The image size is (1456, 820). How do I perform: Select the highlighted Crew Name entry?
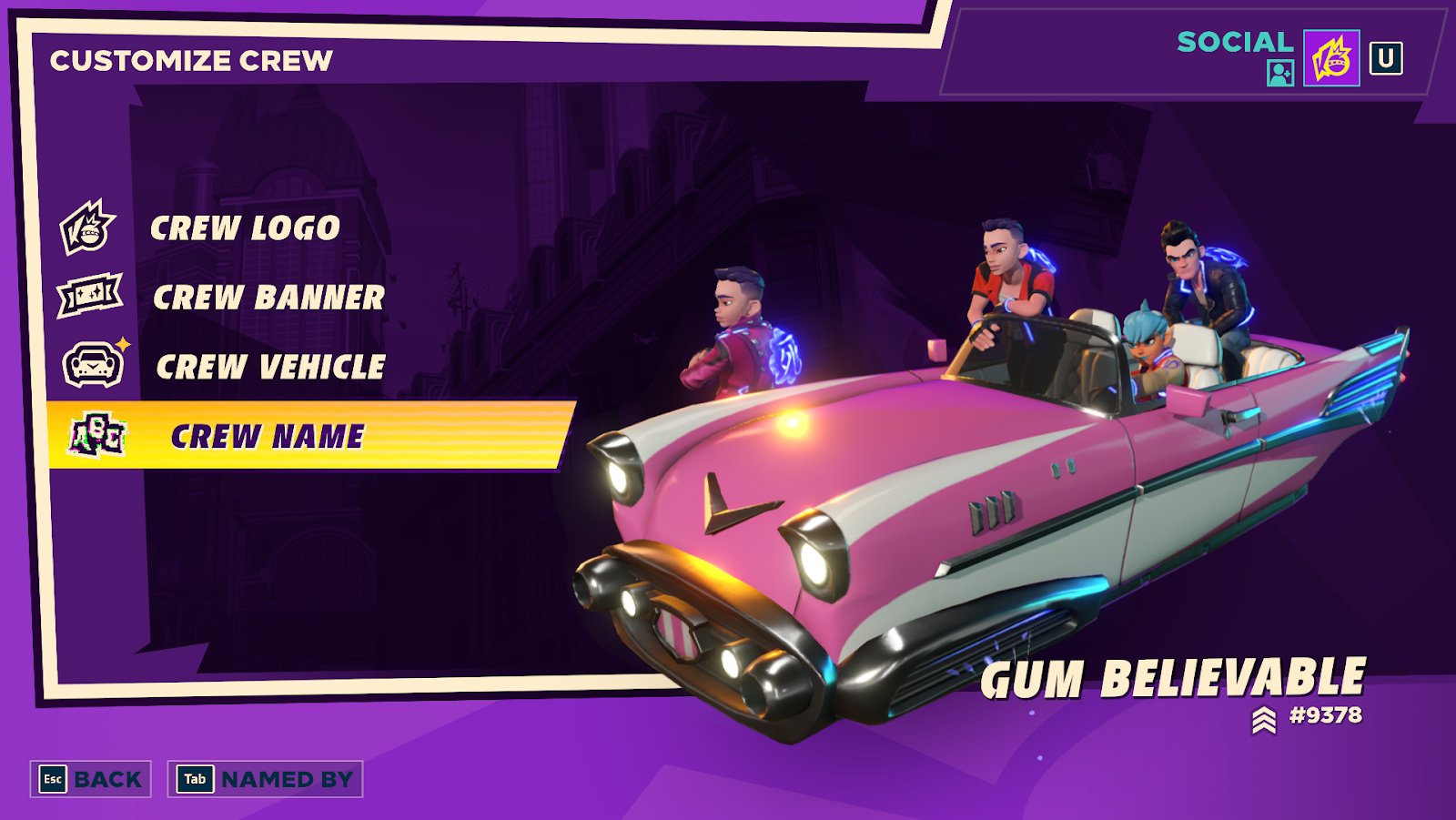[268, 437]
